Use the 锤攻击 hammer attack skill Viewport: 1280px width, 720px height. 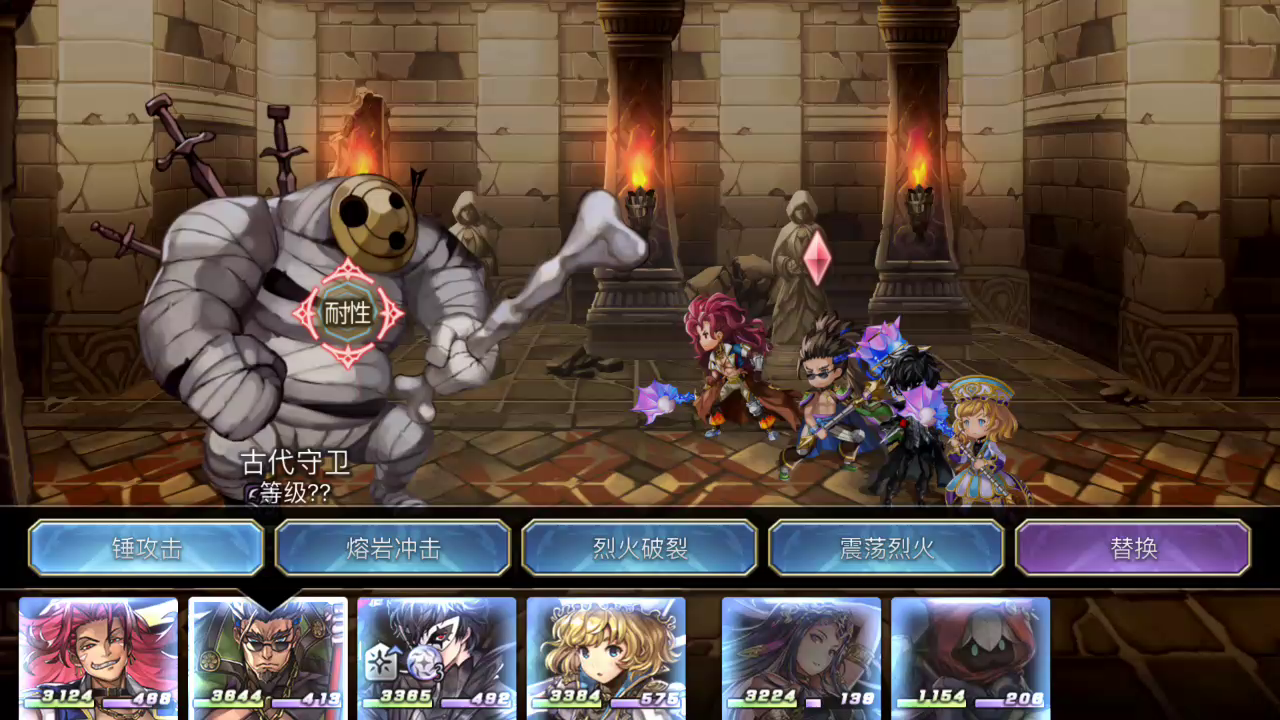coord(146,548)
